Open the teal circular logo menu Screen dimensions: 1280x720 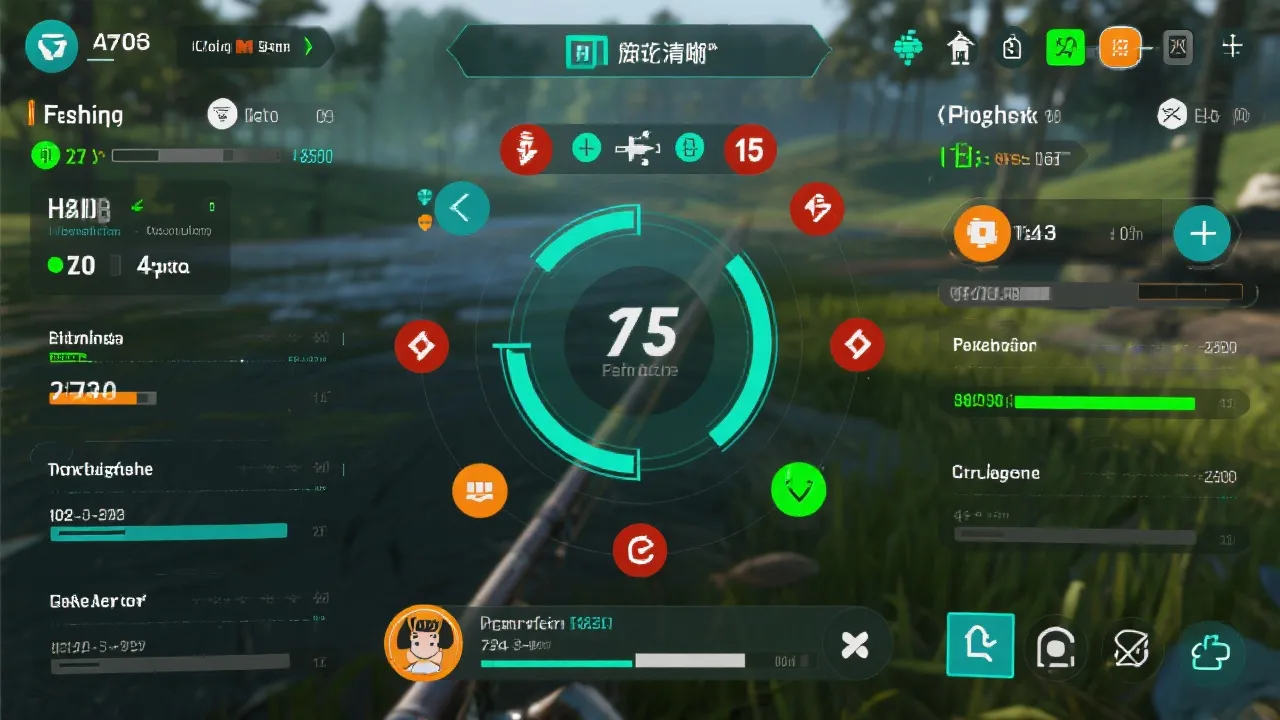(x=51, y=47)
